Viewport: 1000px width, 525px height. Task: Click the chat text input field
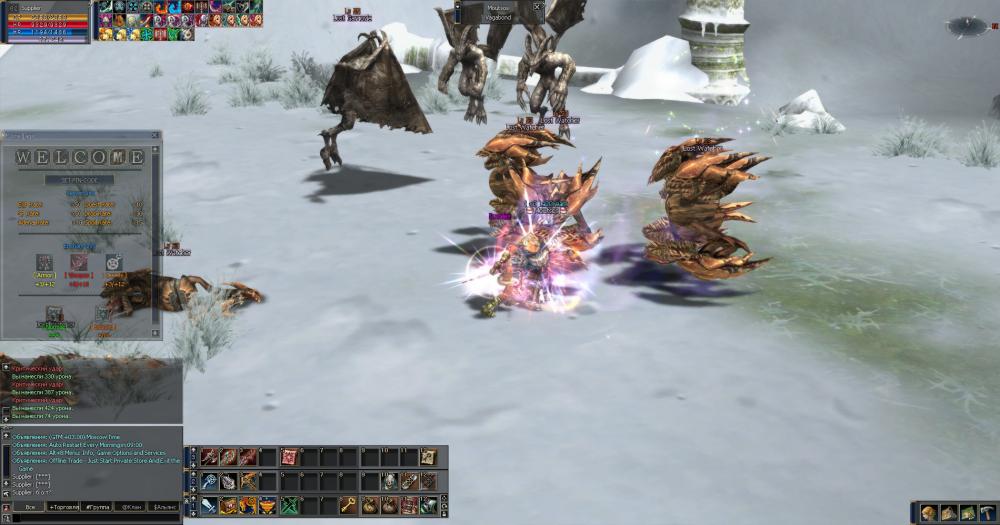tap(90, 519)
